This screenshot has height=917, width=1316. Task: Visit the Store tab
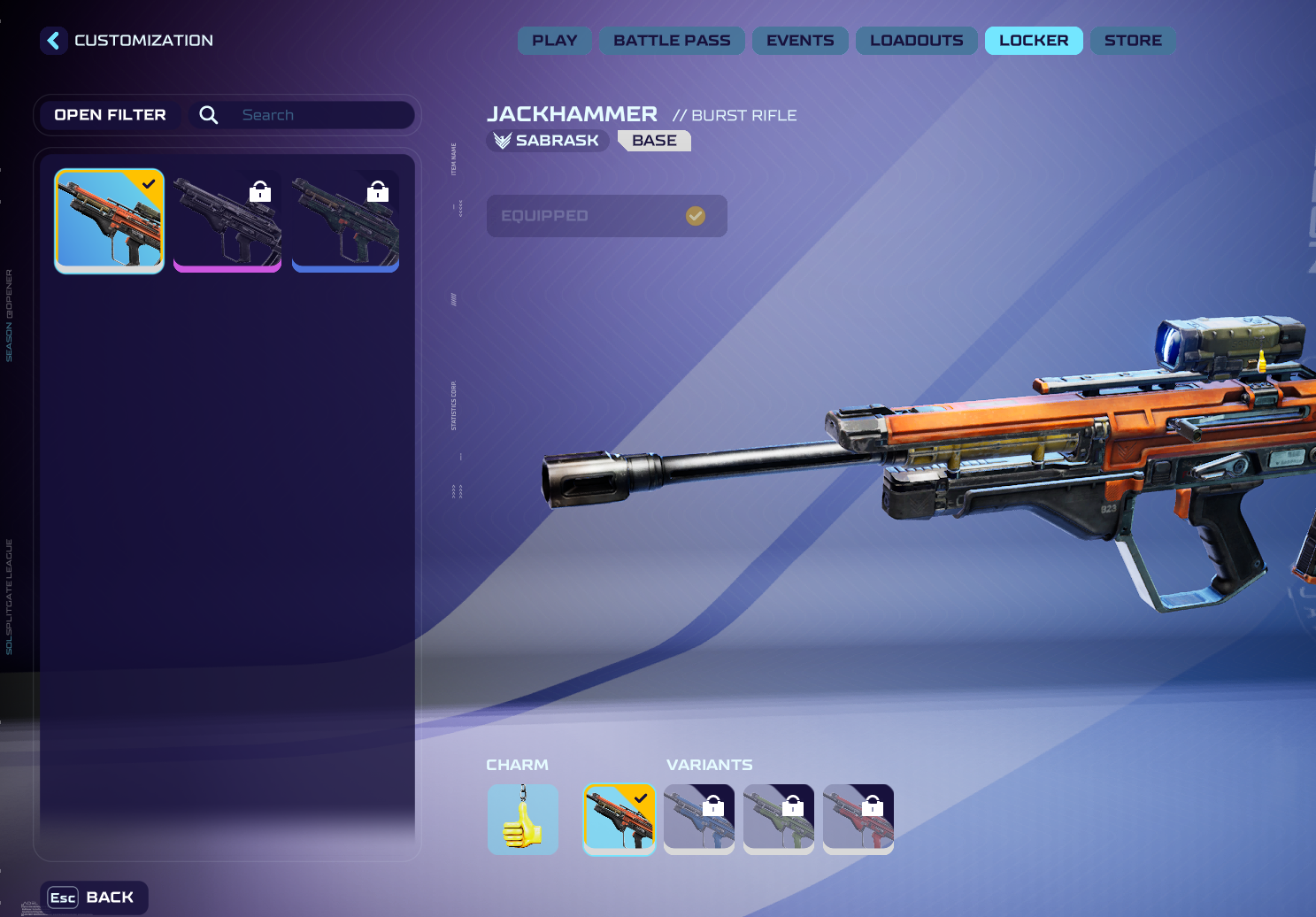[x=1133, y=41]
